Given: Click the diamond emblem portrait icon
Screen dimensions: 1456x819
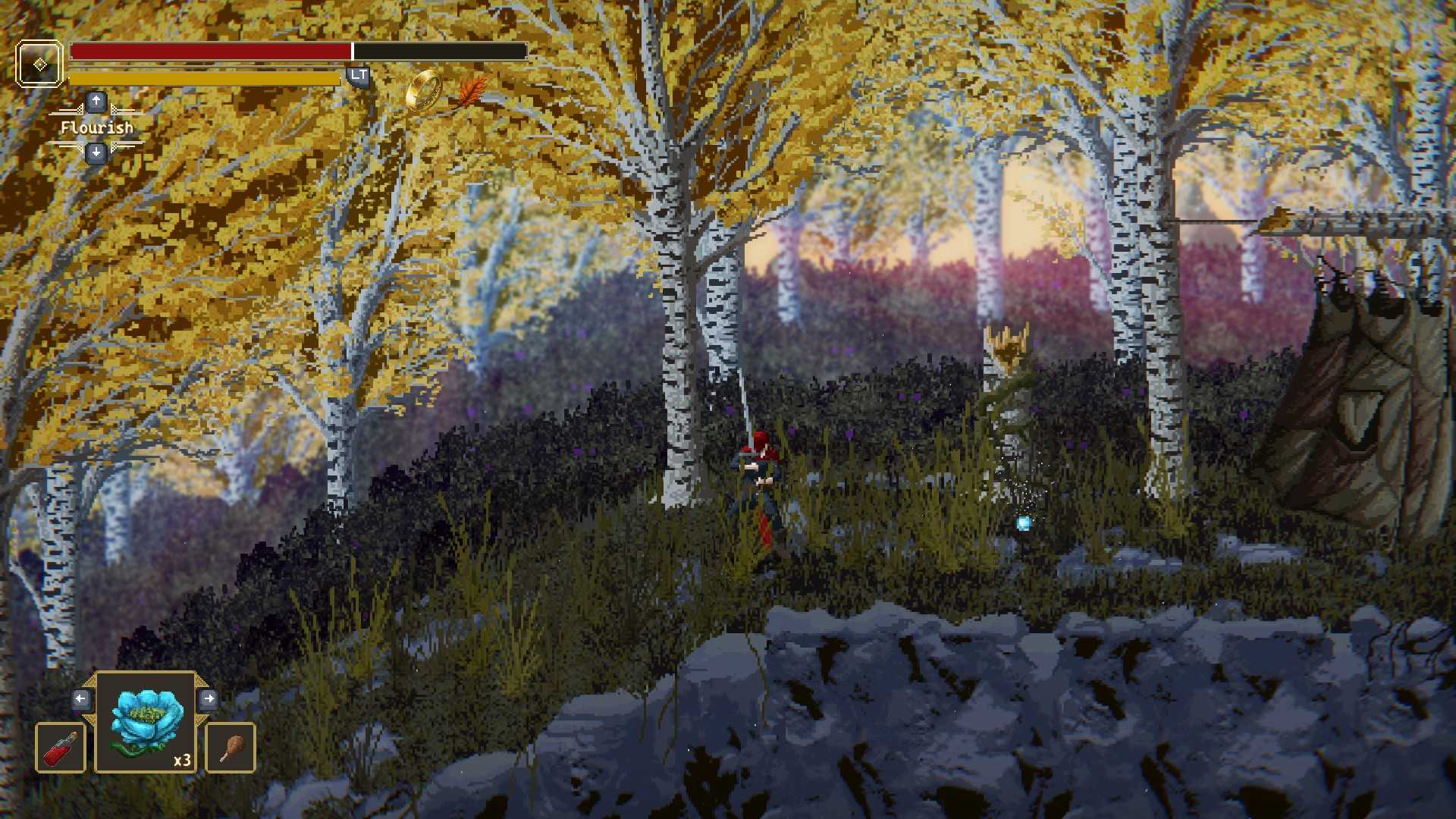Looking at the screenshot, I should click(39, 64).
